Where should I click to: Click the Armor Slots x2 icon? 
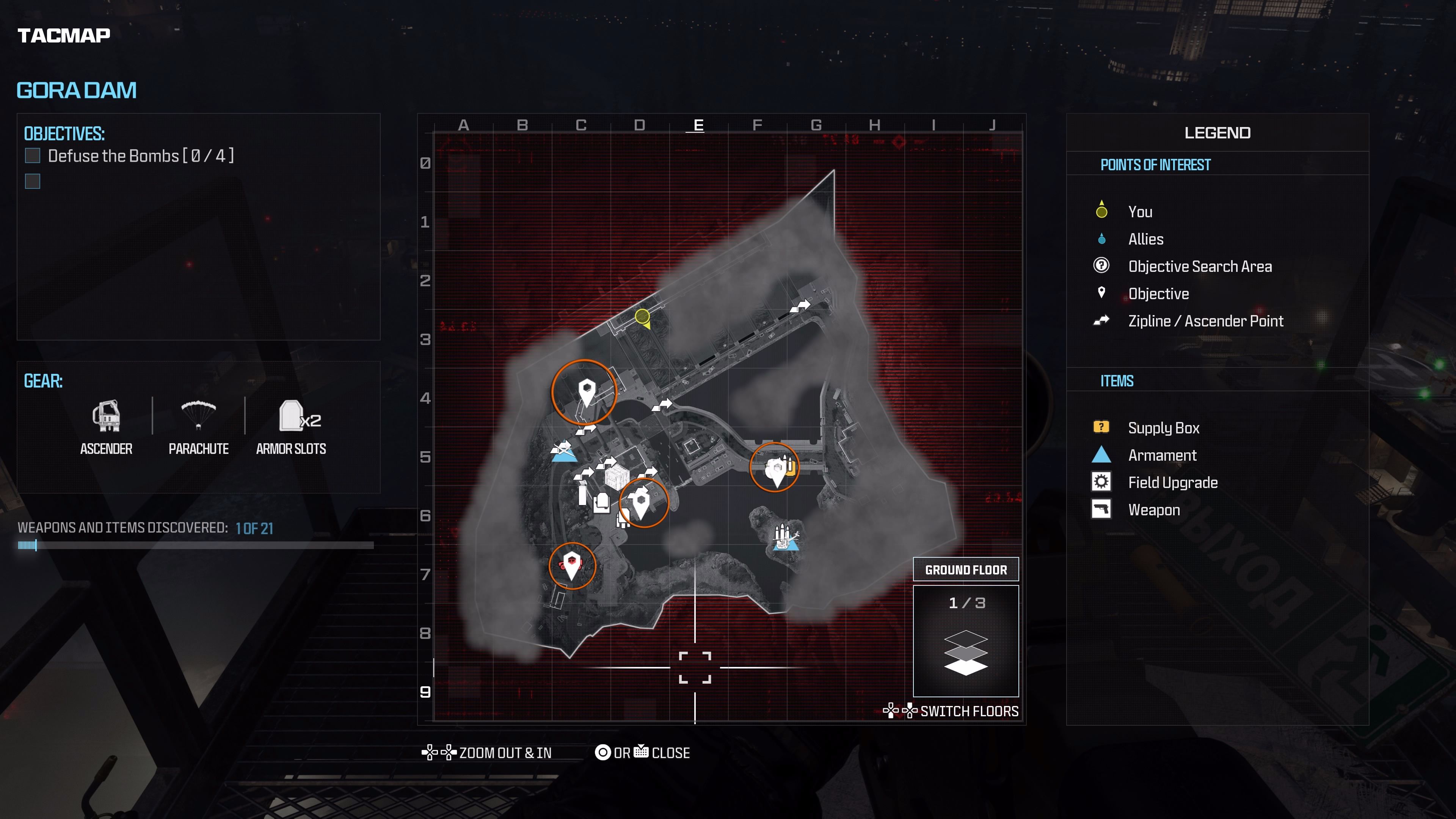[x=291, y=416]
